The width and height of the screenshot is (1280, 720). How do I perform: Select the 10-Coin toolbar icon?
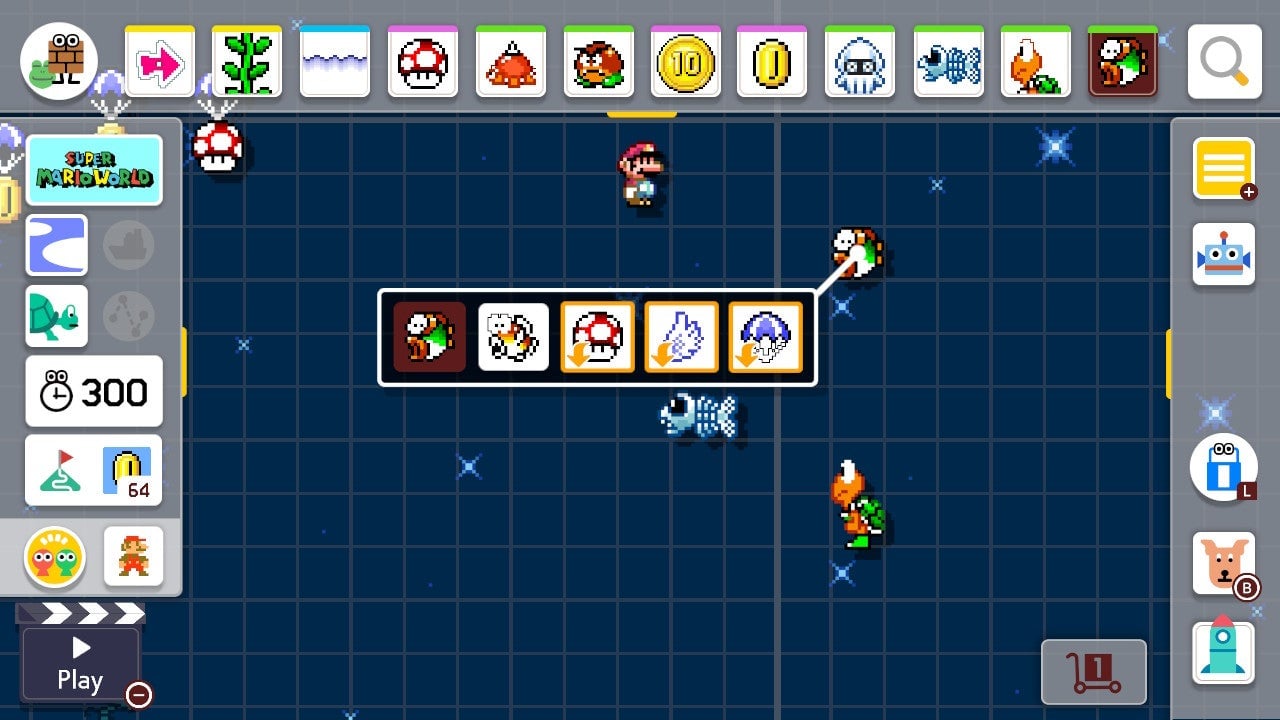click(x=685, y=62)
